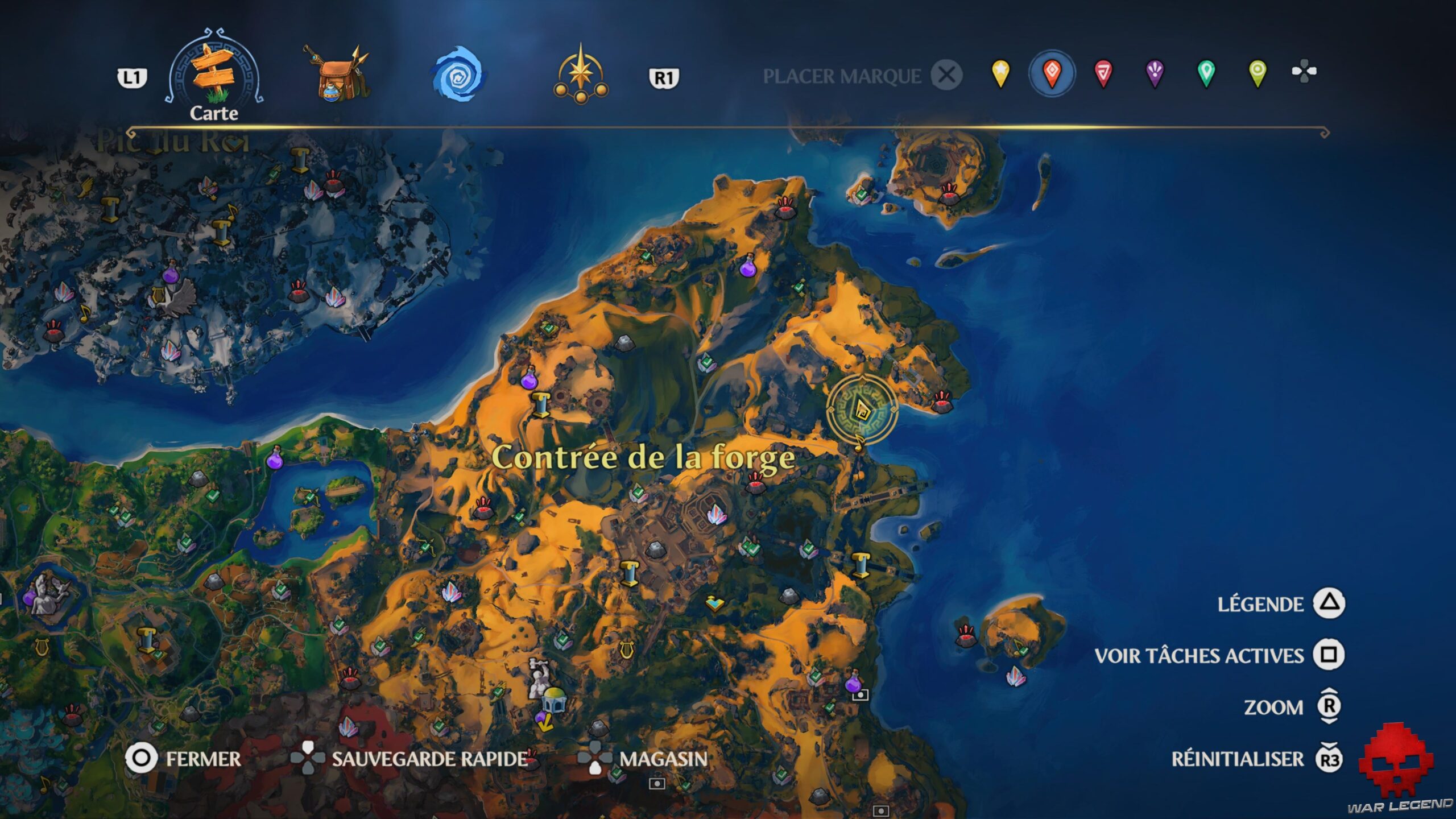Enable the orange marker pin type
1456x819 pixels.
[x=1052, y=73]
